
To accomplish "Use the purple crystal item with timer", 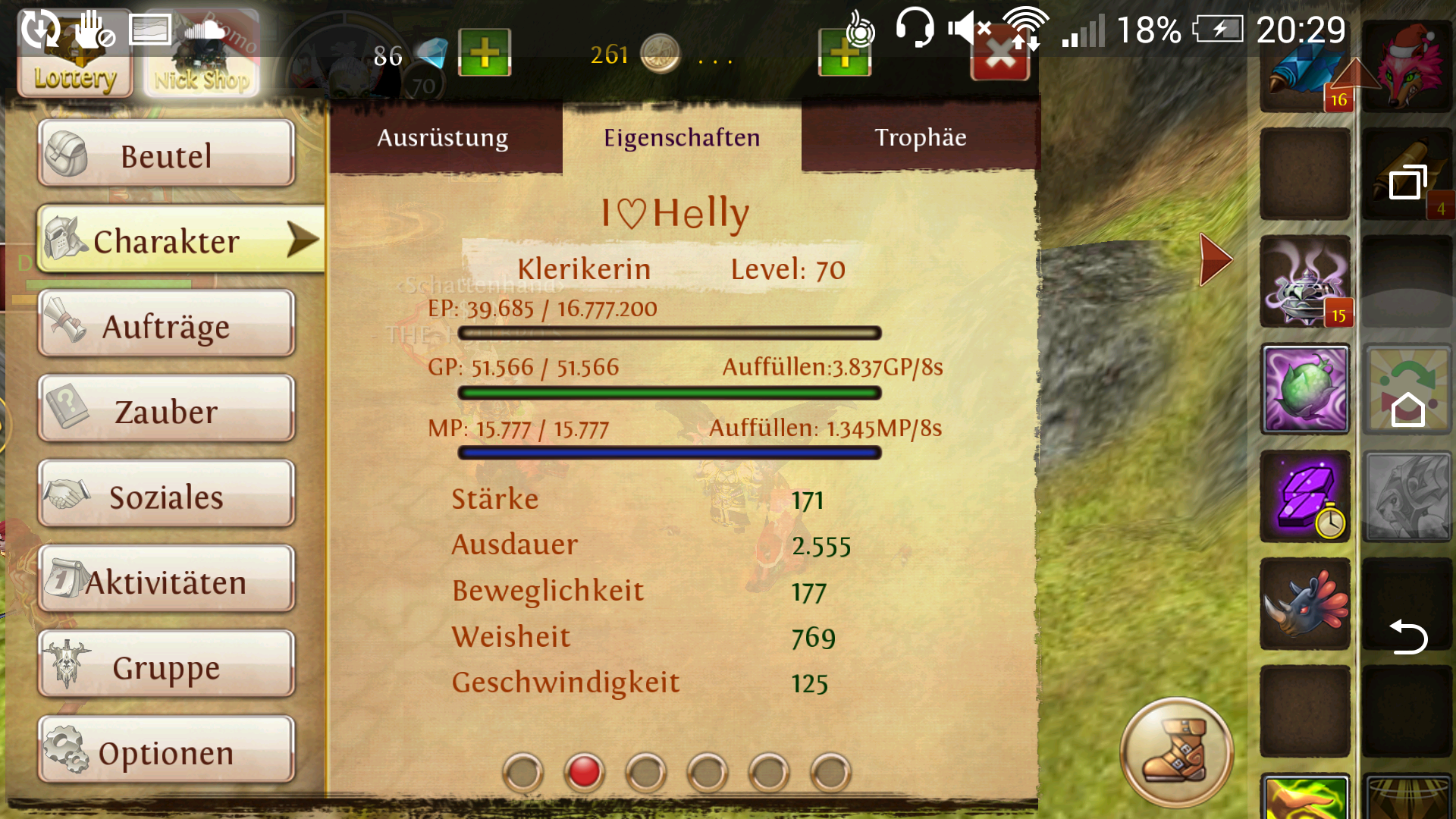I will click(x=1304, y=497).
